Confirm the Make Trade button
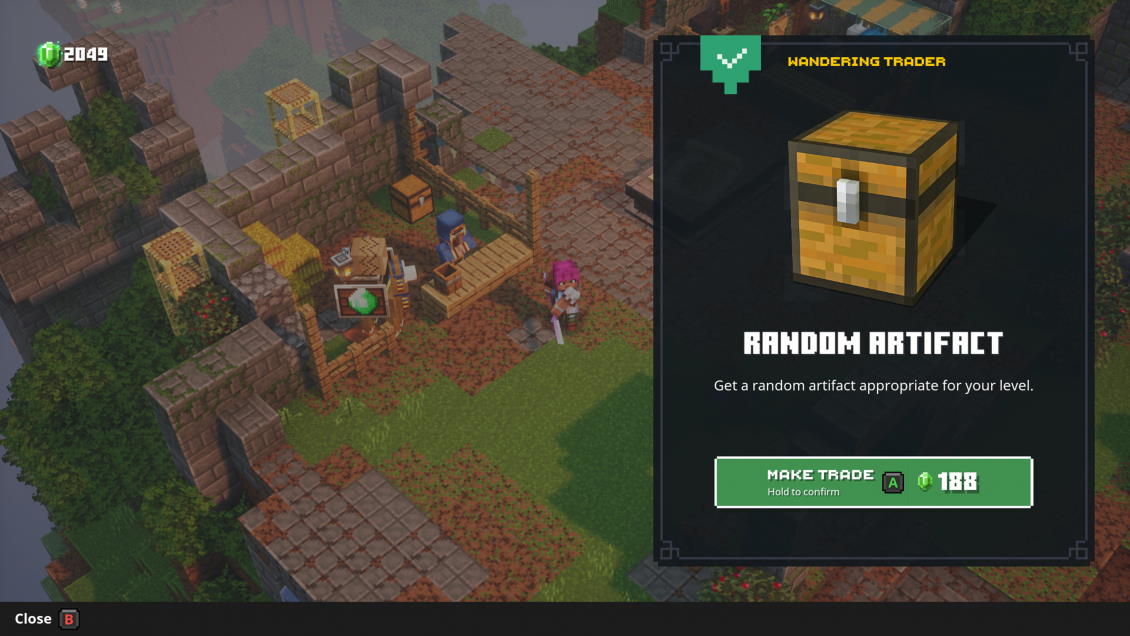The image size is (1130, 636). click(873, 482)
